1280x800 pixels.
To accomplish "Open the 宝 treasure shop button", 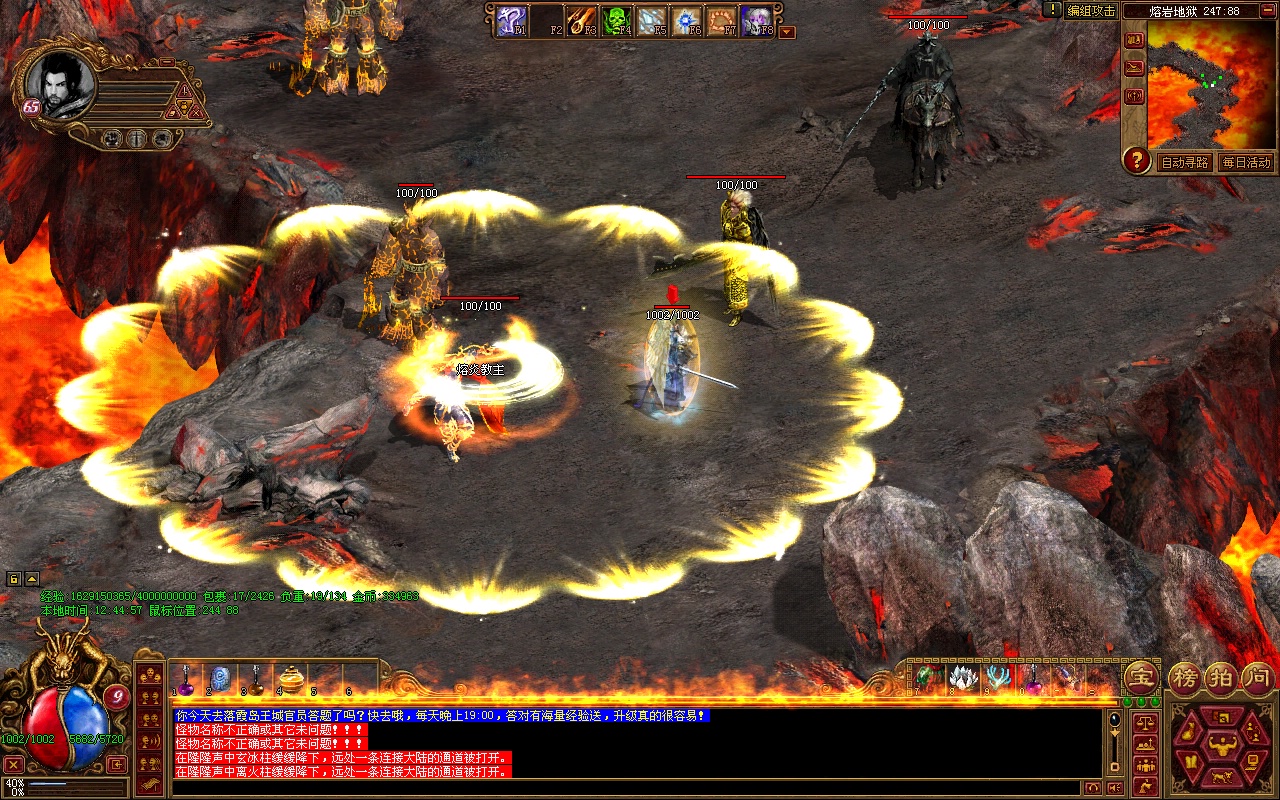I will tap(1140, 678).
